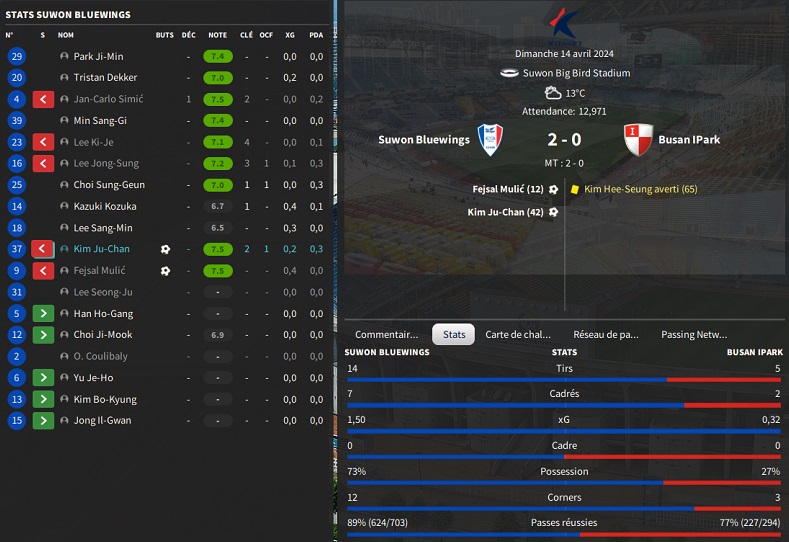Click the Kim Hee-Seung yellow card event
The image size is (789, 542).
click(640, 188)
